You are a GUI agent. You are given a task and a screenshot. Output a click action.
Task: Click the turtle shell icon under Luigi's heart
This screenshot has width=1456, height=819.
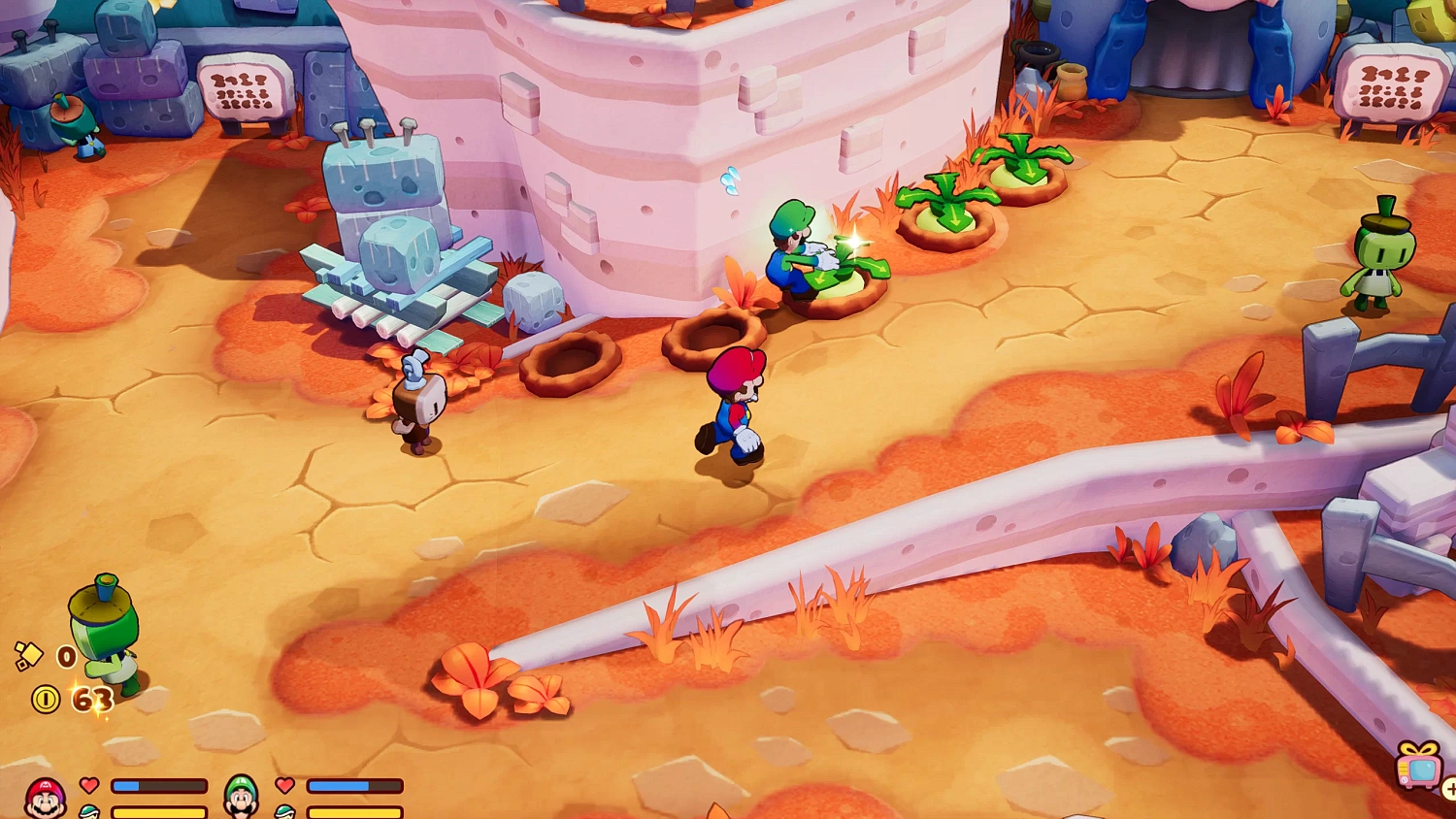[x=283, y=813]
